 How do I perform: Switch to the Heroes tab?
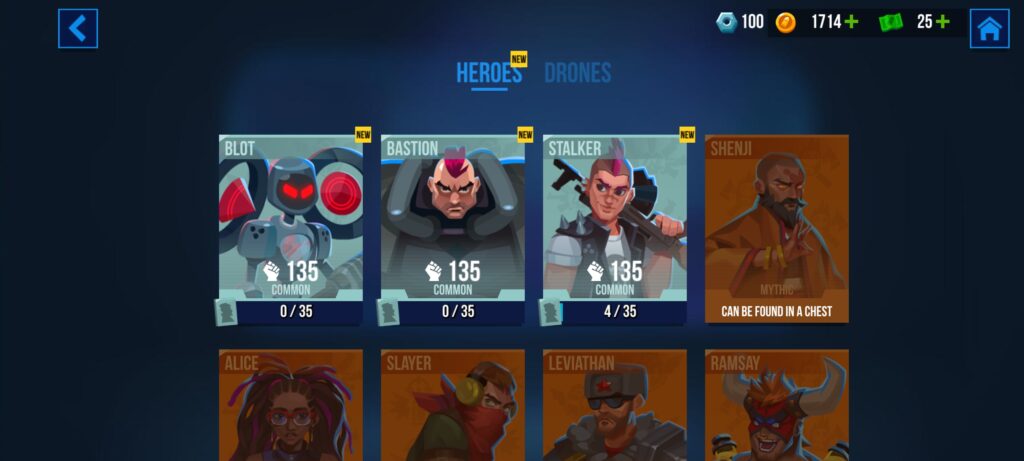(x=489, y=73)
